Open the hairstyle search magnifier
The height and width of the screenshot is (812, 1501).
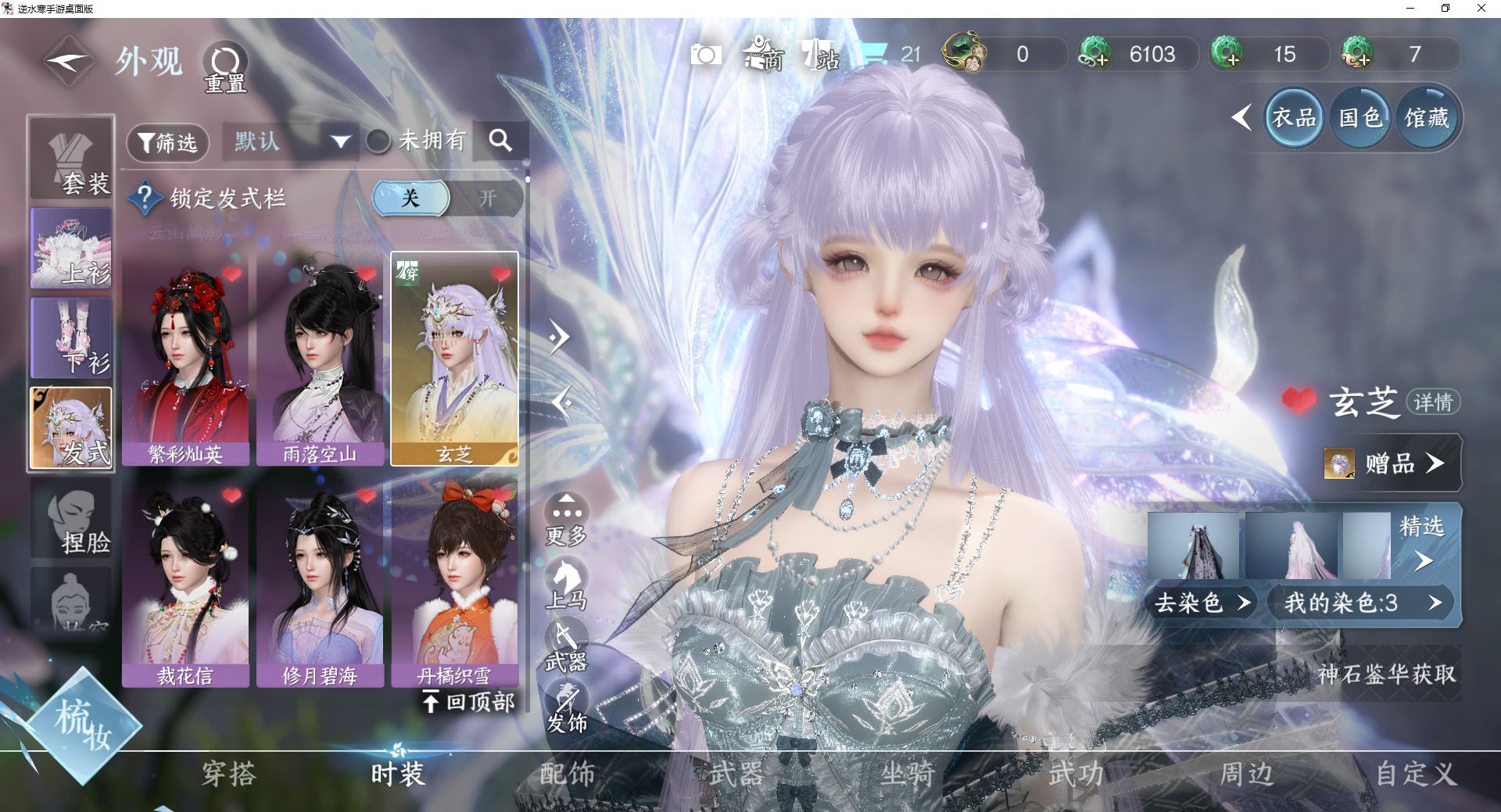[x=500, y=141]
